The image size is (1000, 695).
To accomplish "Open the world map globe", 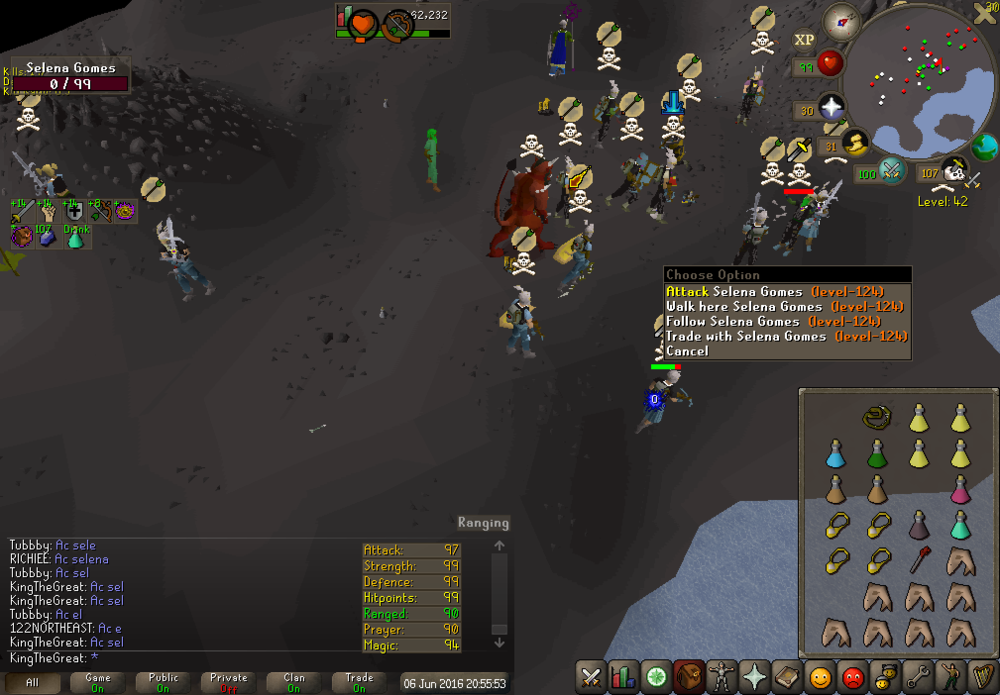I will click(984, 147).
